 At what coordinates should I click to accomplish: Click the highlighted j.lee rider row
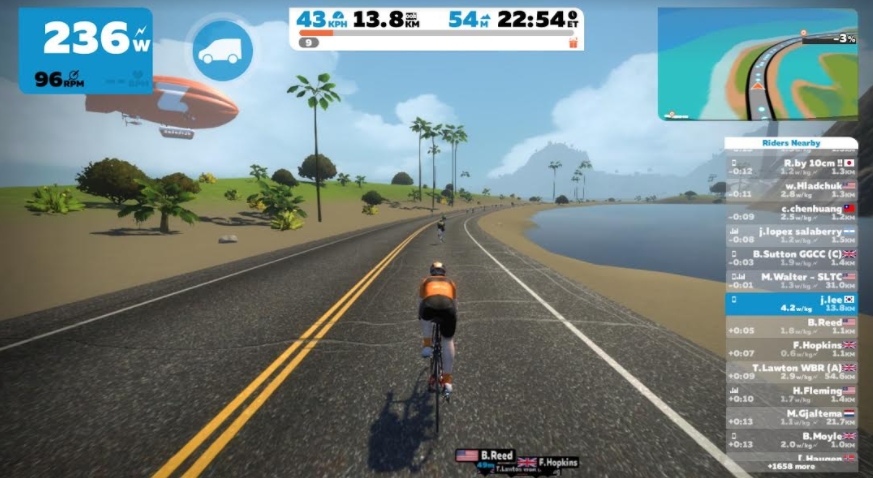tap(791, 303)
